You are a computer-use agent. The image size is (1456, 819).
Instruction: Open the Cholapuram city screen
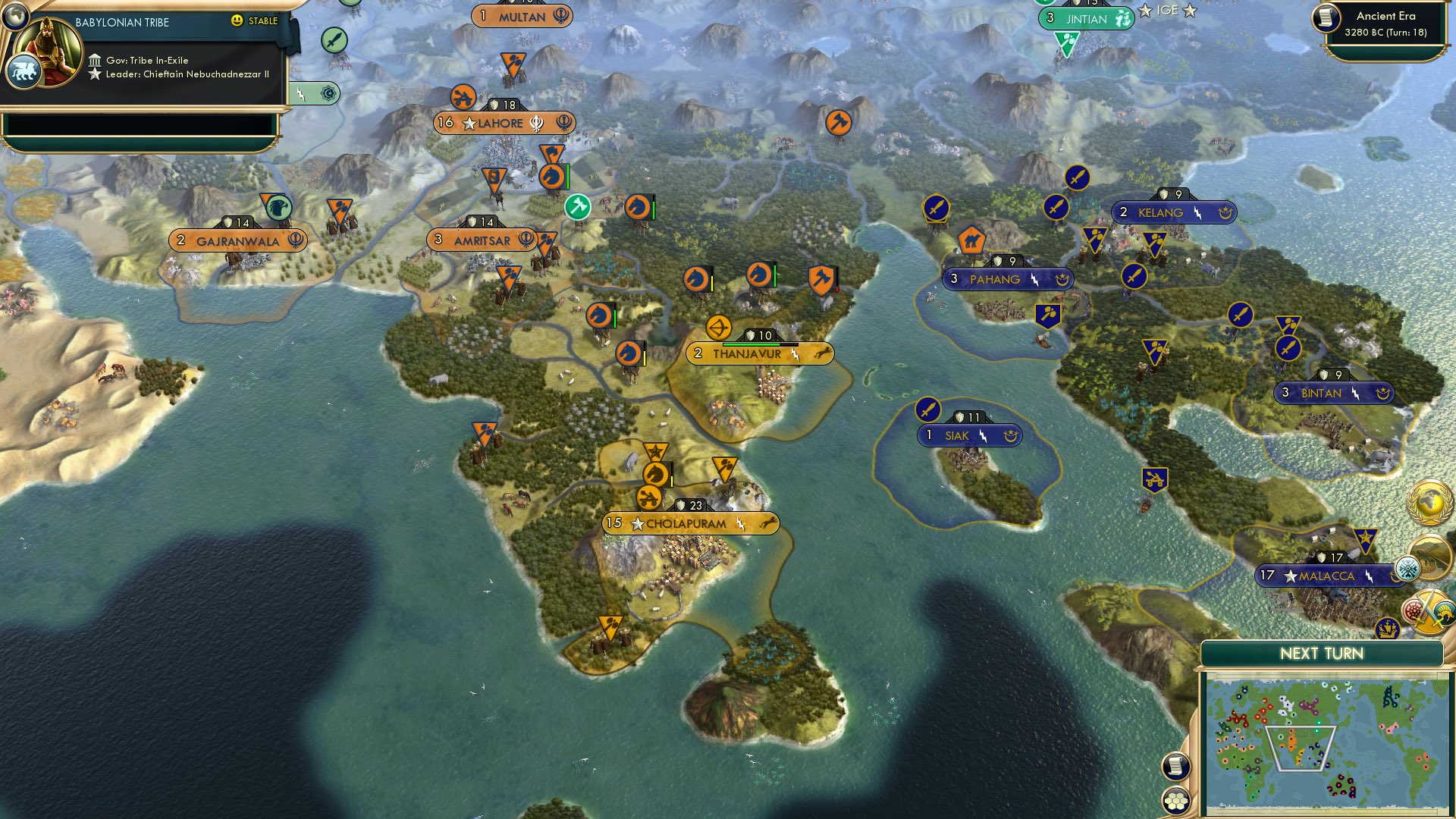pos(689,522)
